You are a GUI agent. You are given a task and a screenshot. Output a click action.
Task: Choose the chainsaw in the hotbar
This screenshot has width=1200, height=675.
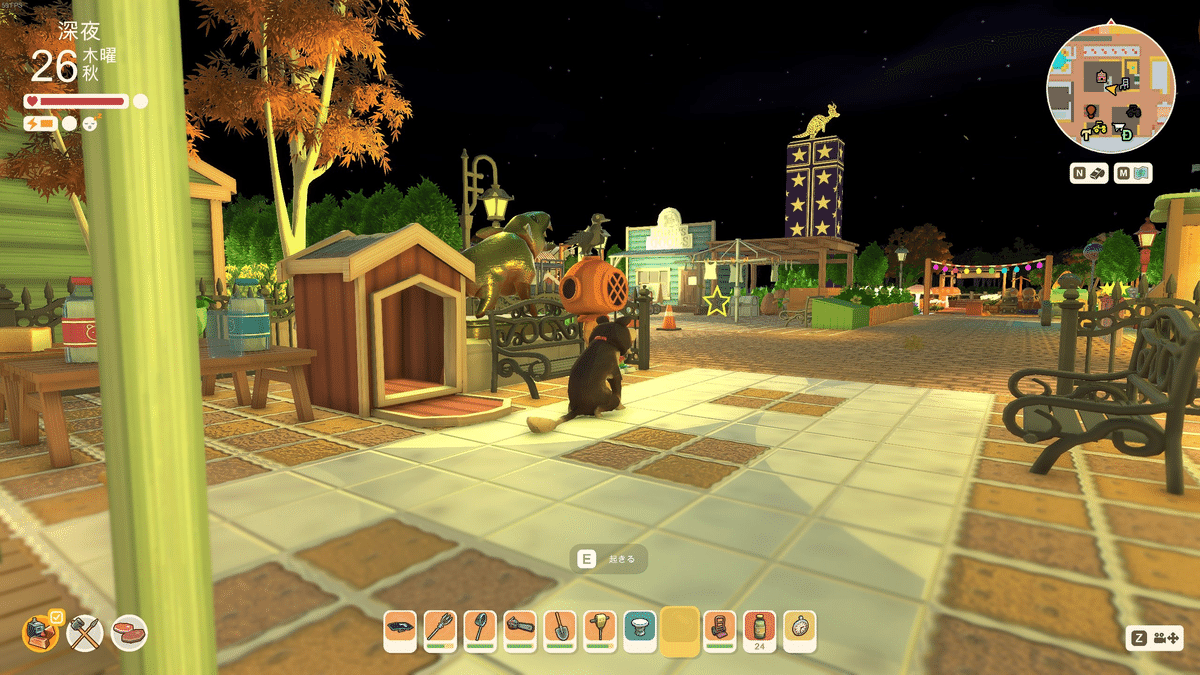tap(520, 629)
